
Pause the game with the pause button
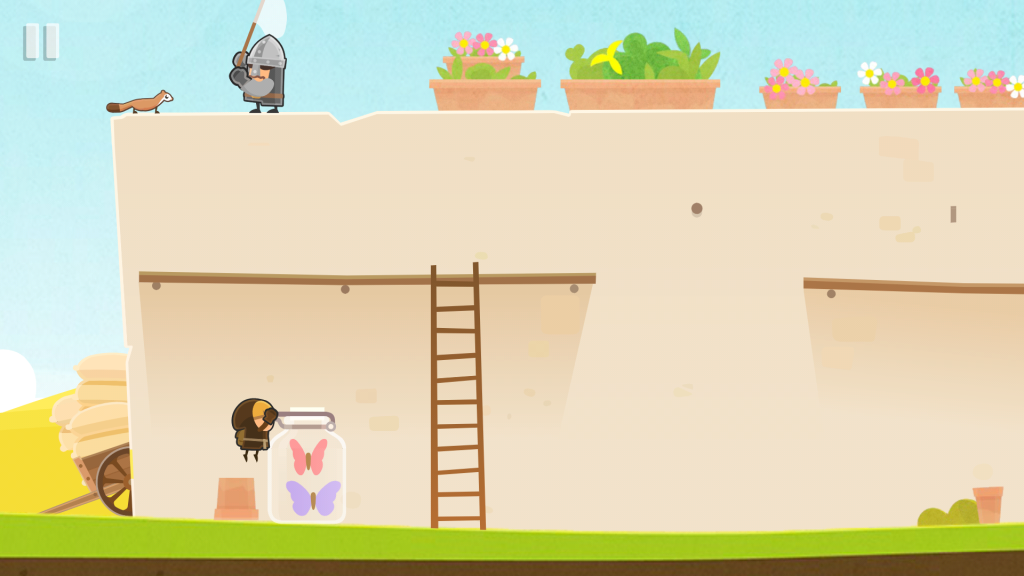(41, 42)
